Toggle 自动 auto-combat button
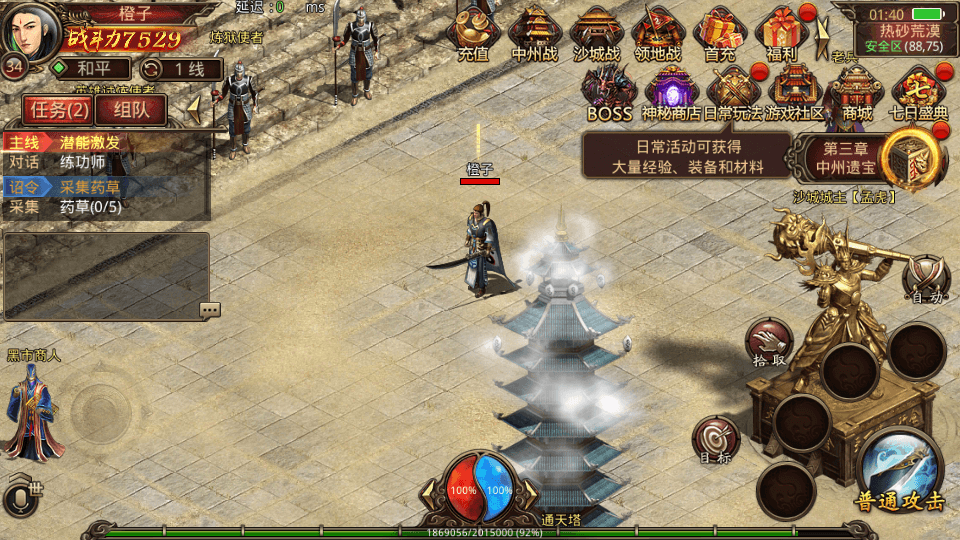The width and height of the screenshot is (960, 540). tap(926, 277)
